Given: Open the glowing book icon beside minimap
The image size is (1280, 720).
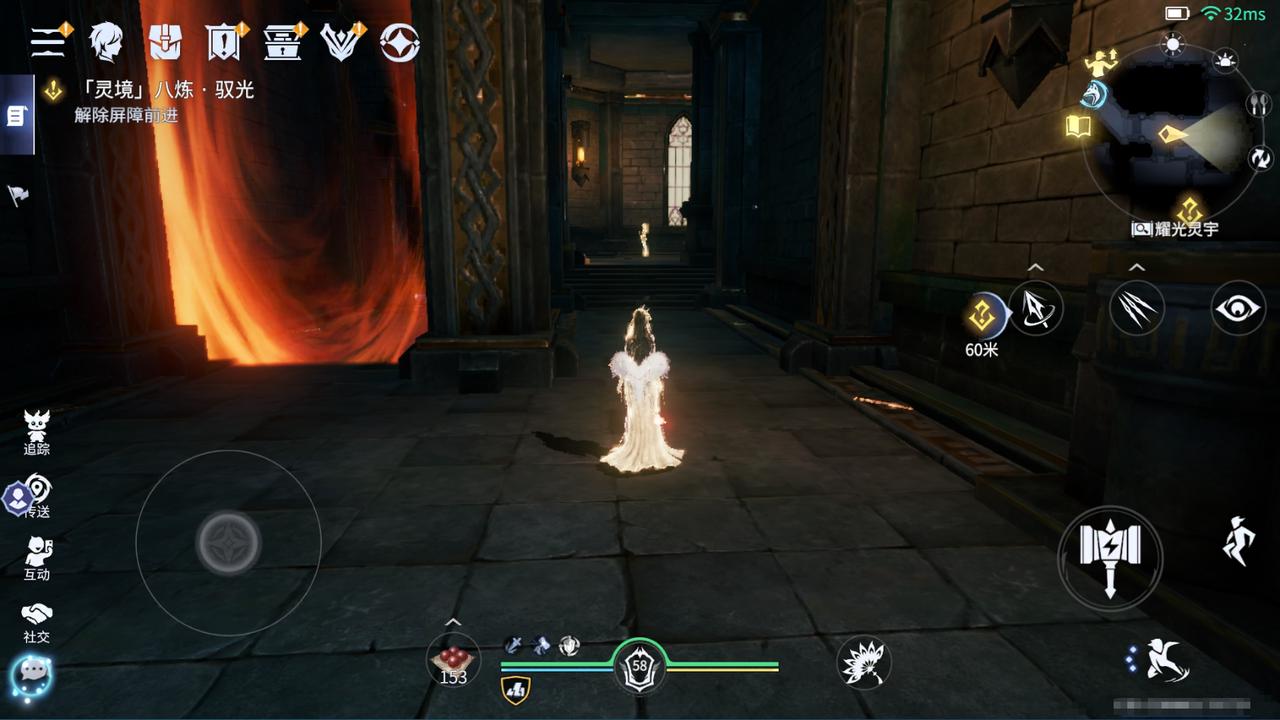Looking at the screenshot, I should pos(1078,127).
